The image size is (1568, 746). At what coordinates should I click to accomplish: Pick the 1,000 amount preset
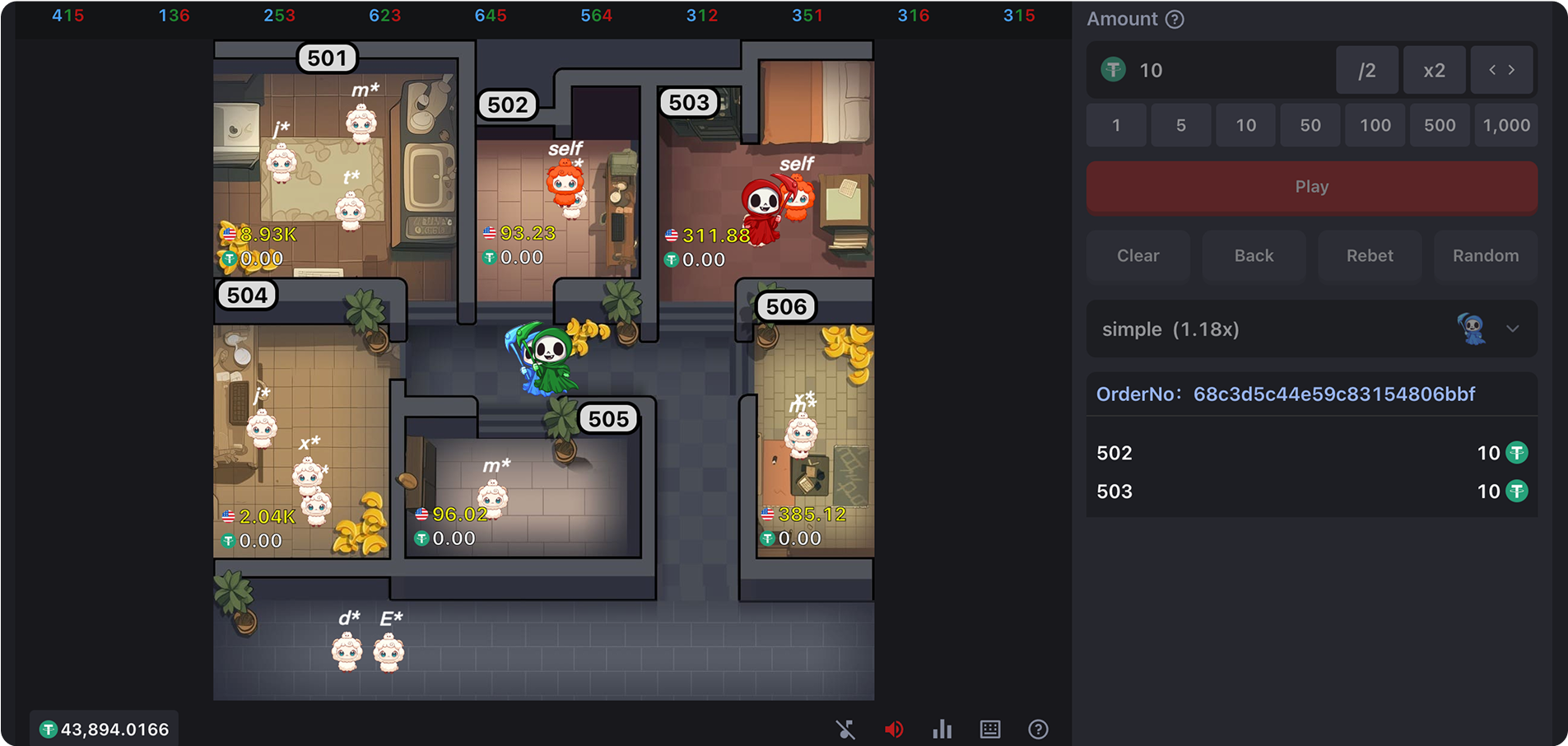point(1505,125)
